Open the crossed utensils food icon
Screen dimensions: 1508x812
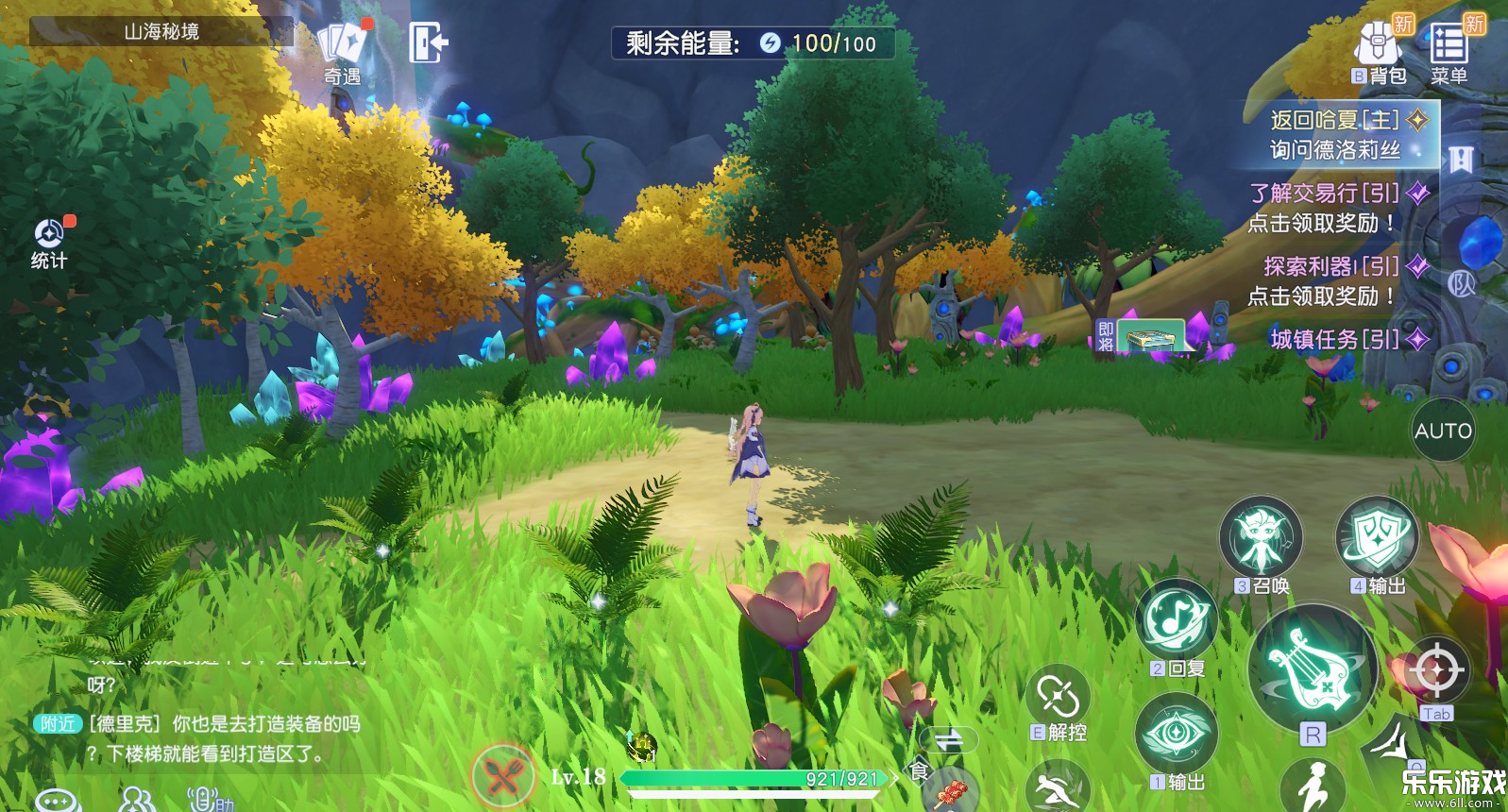click(x=504, y=776)
